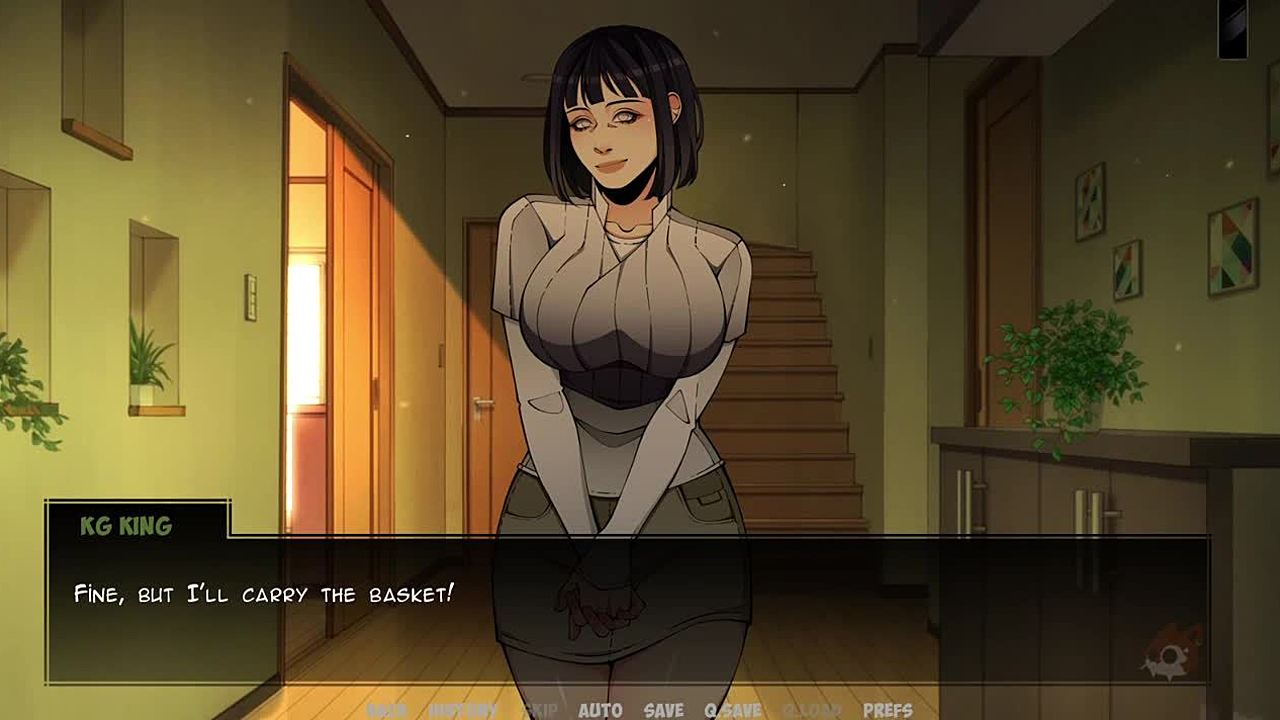
Task: Open the smartphone icon in the corner
Action: click(x=1232, y=28)
